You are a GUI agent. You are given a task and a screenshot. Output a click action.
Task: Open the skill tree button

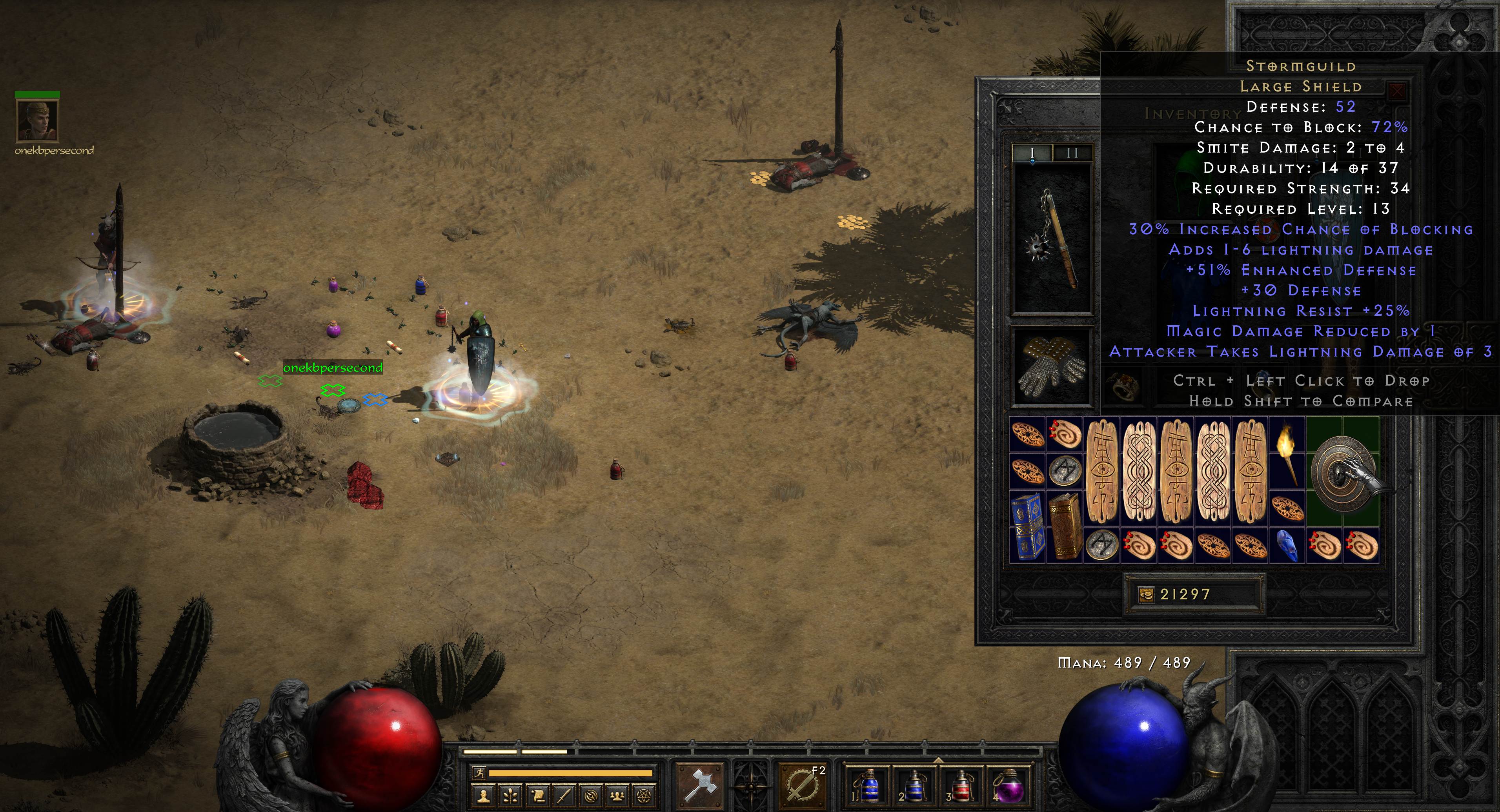(510, 796)
